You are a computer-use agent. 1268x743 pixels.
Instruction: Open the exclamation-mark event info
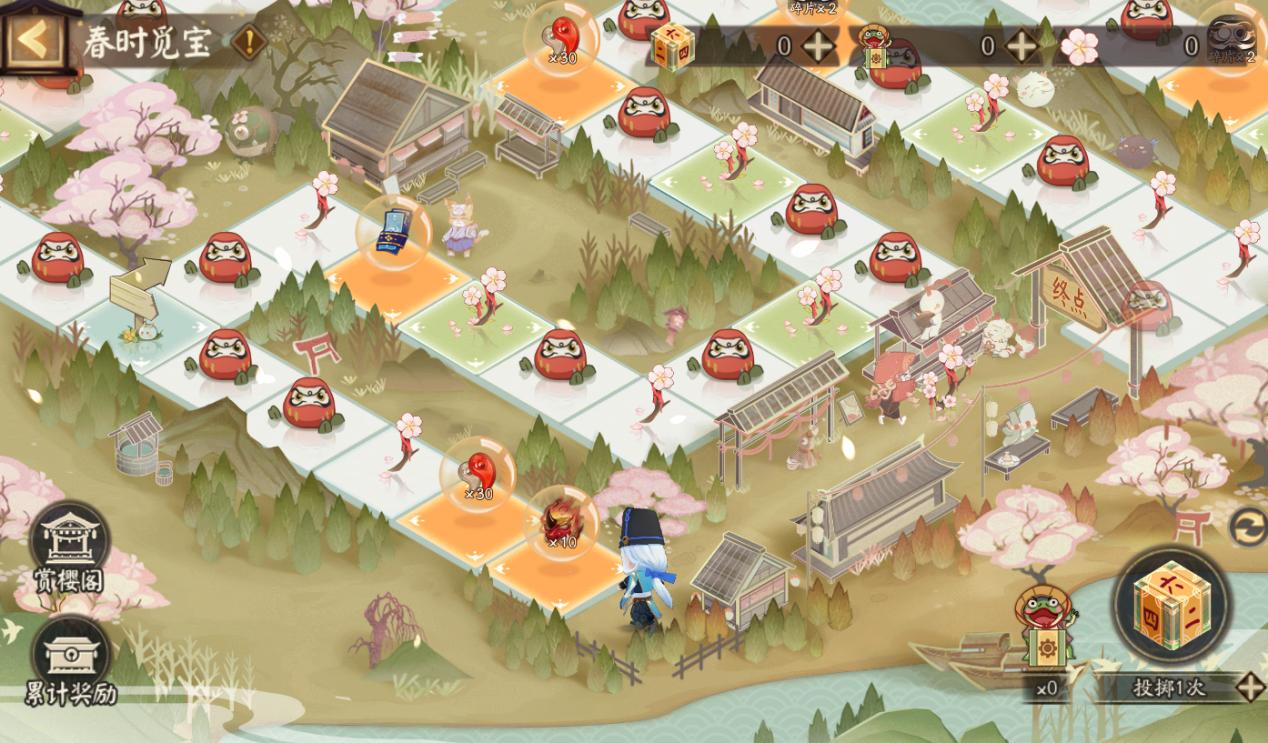(249, 42)
